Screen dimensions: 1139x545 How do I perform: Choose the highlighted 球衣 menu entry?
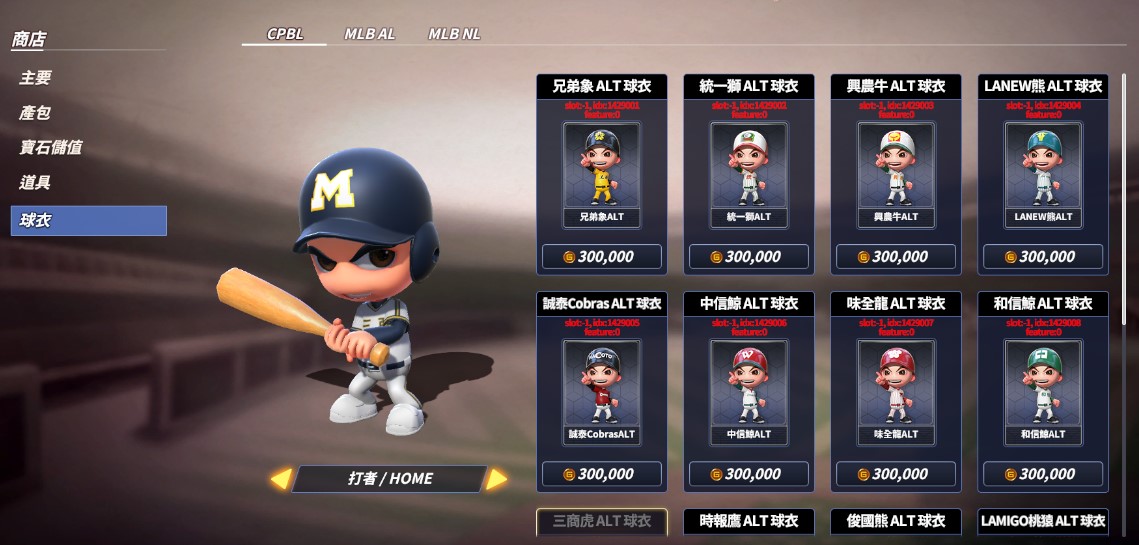(88, 220)
